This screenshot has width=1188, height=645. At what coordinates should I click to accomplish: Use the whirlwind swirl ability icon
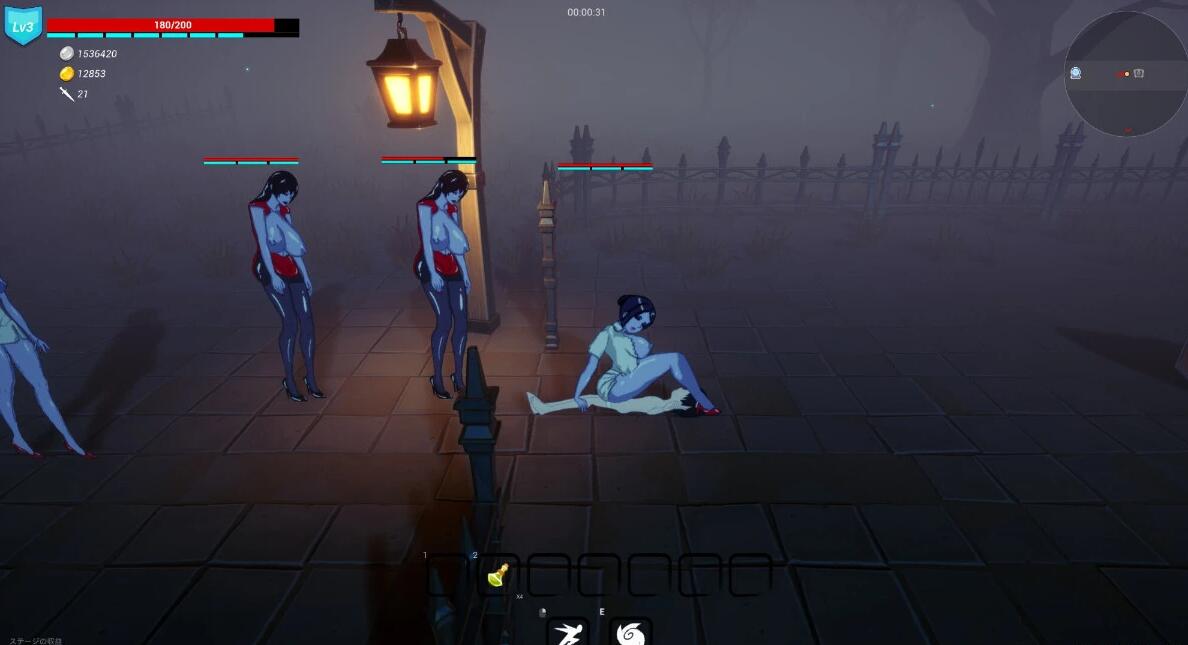coord(630,633)
